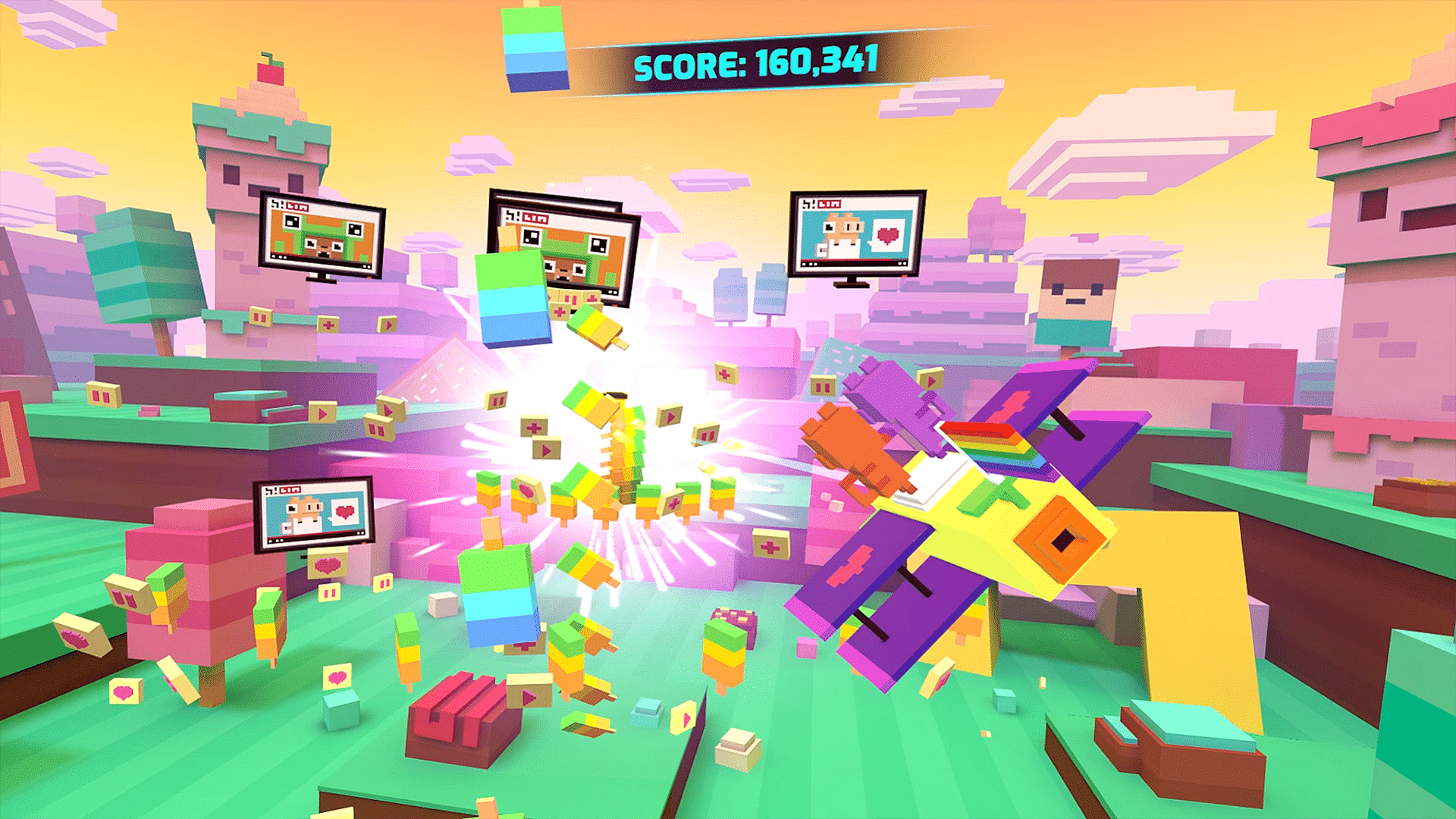Click the pink plus icon cube below the explosion
Viewport: 1456px width, 819px height.
point(673,501)
